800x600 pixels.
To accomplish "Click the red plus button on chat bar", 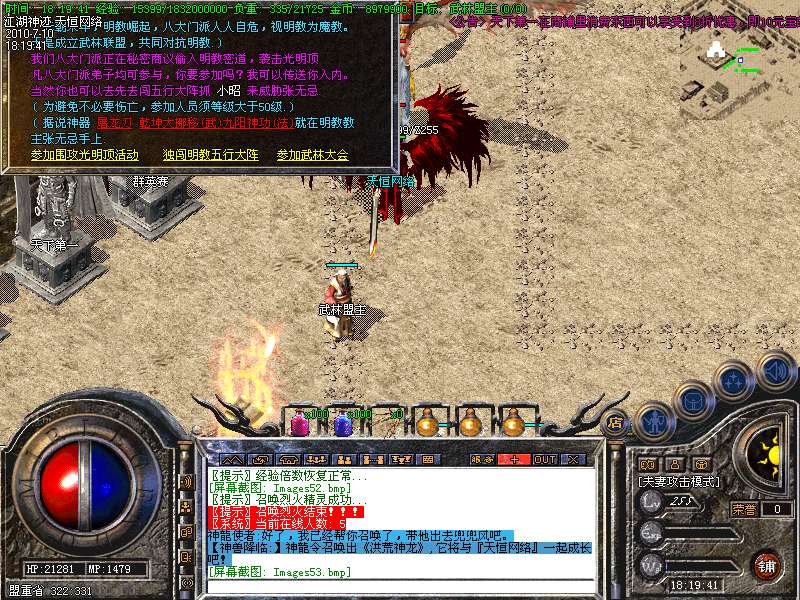I will (514, 459).
